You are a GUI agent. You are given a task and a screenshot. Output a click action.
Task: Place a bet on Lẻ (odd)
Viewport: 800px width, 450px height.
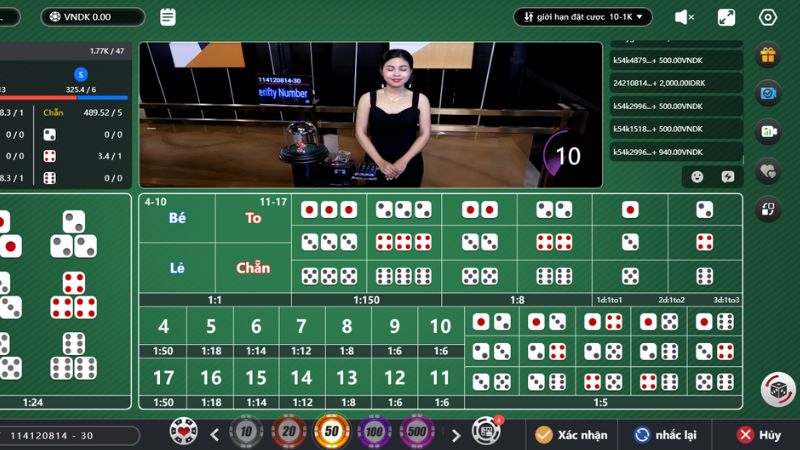pos(178,267)
